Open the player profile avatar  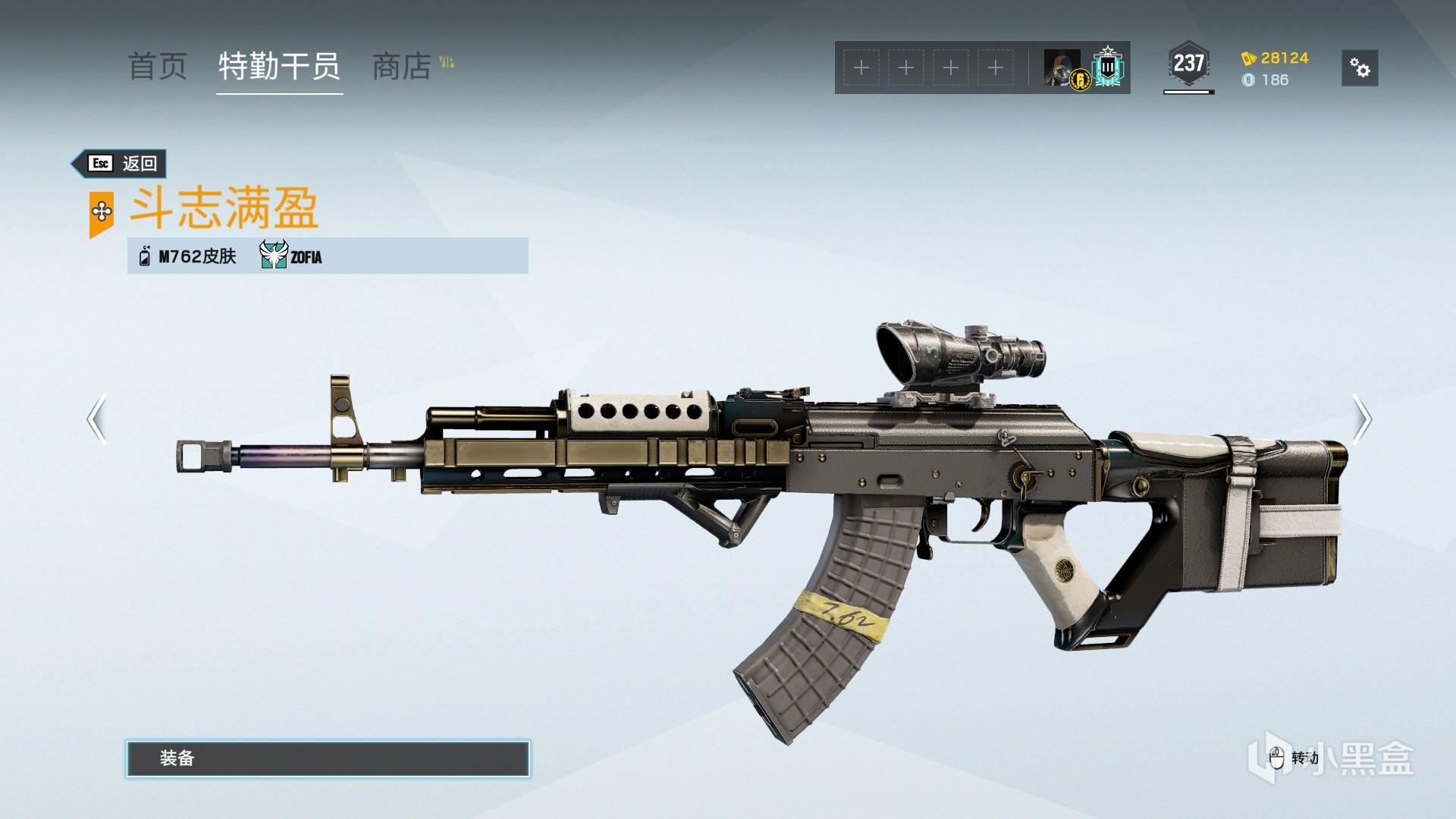pos(1062,68)
